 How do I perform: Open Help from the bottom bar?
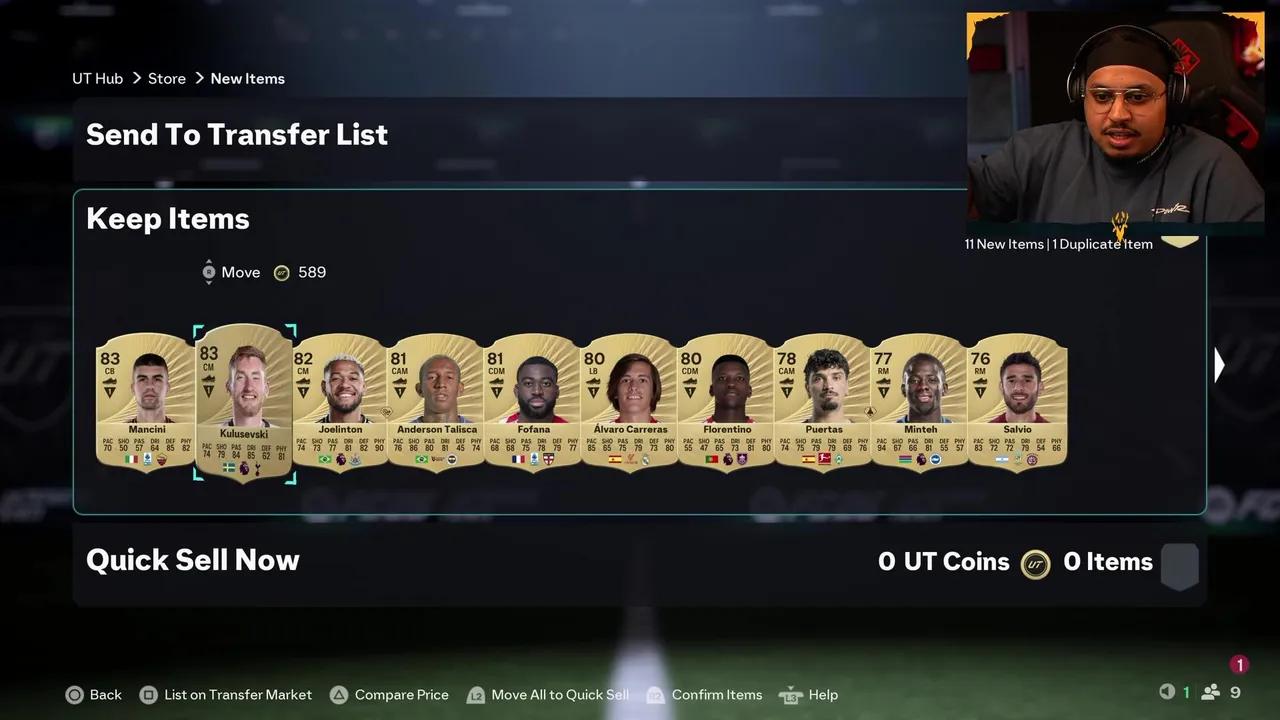click(790, 694)
